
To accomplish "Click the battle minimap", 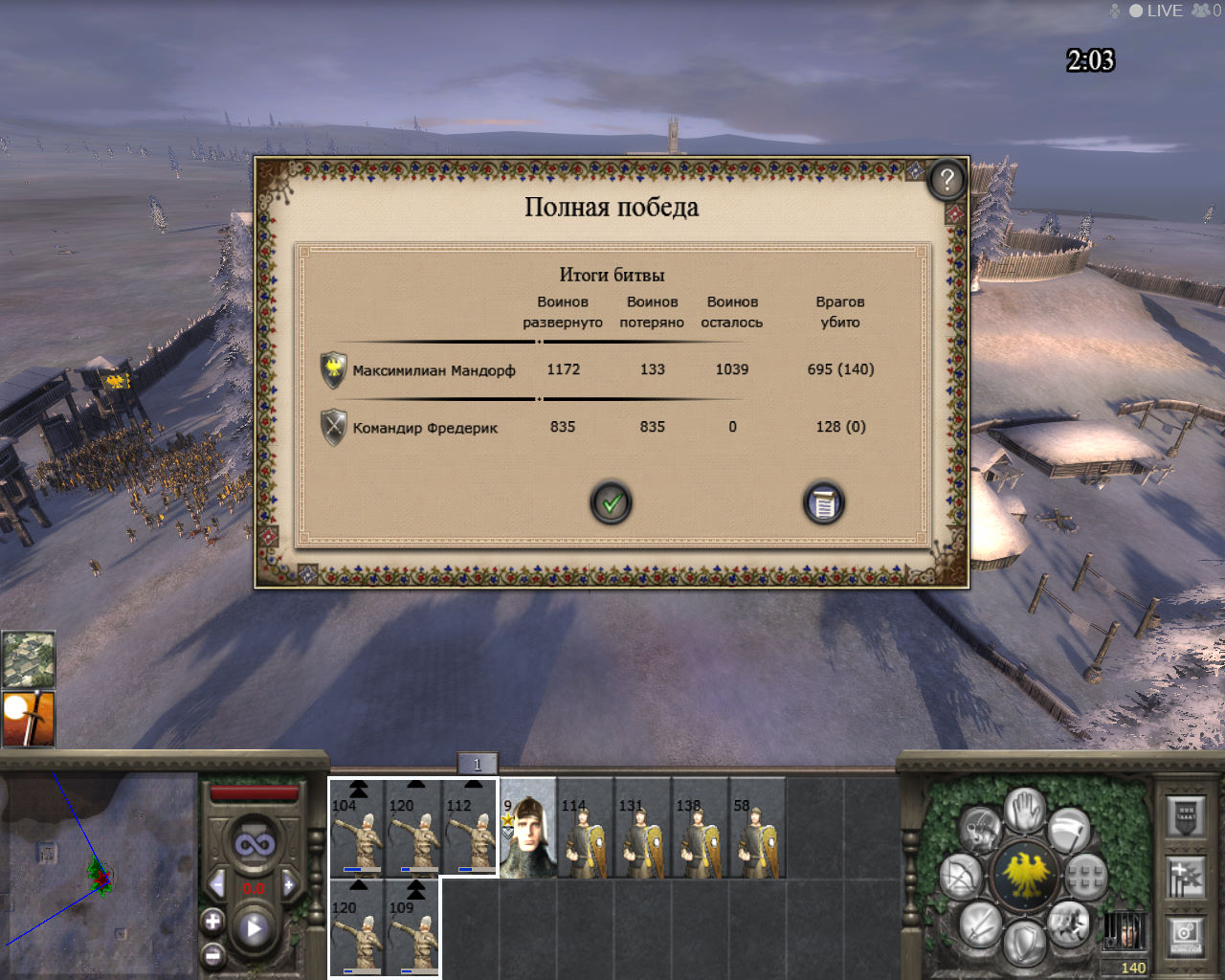I will pyautogui.click(x=99, y=874).
